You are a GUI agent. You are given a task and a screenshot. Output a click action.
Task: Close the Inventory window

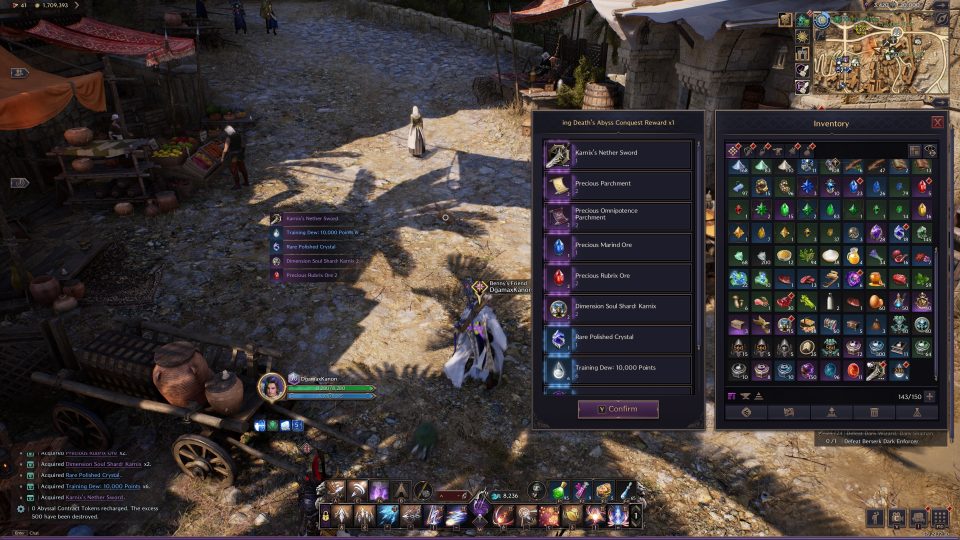[x=937, y=122]
